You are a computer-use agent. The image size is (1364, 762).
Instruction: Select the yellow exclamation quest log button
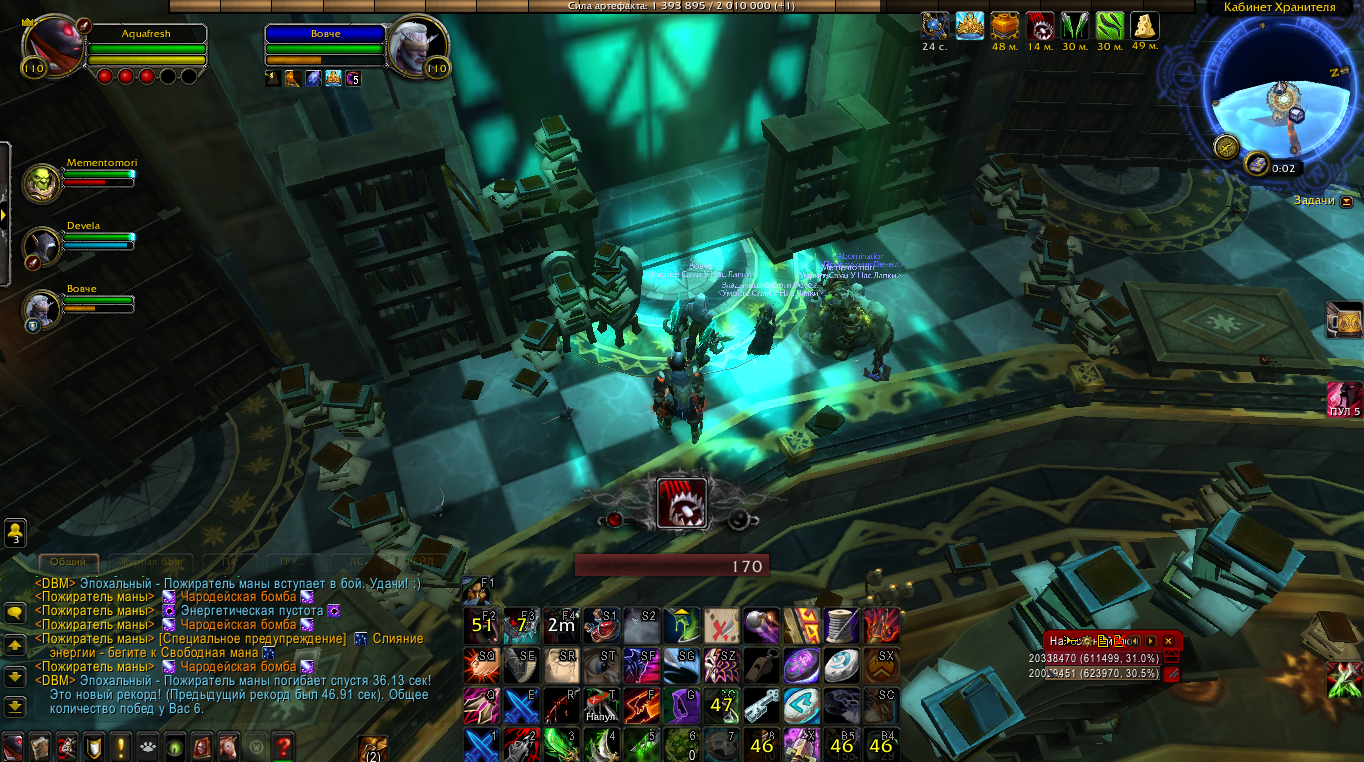click(121, 746)
